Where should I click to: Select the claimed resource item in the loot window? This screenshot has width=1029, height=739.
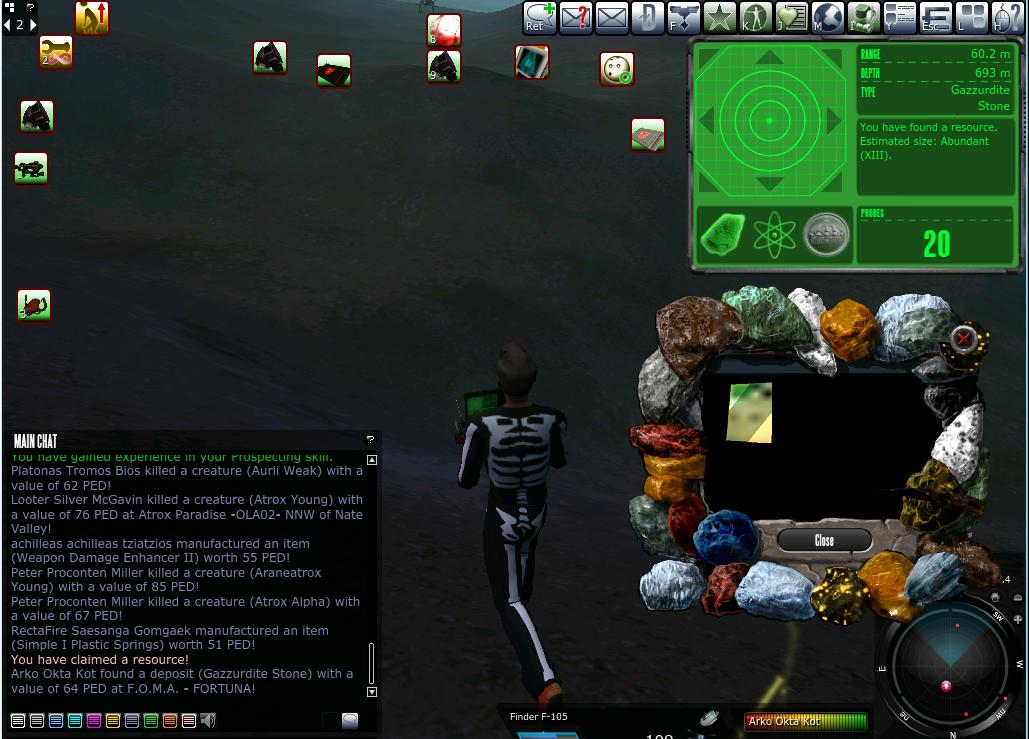point(749,412)
